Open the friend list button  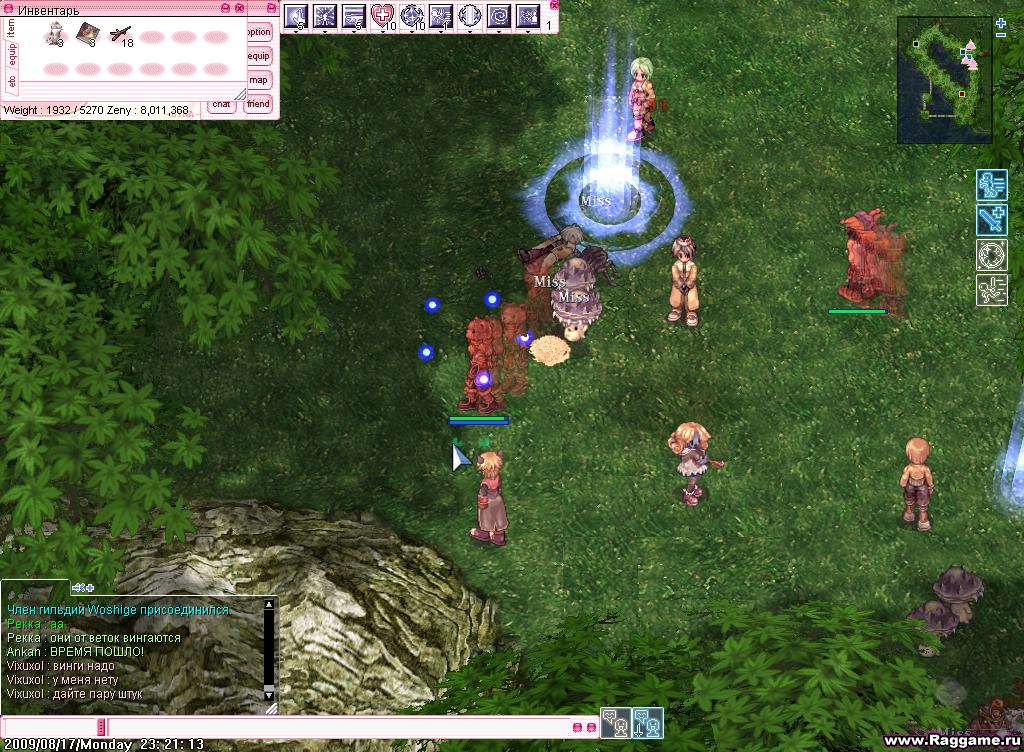(258, 104)
